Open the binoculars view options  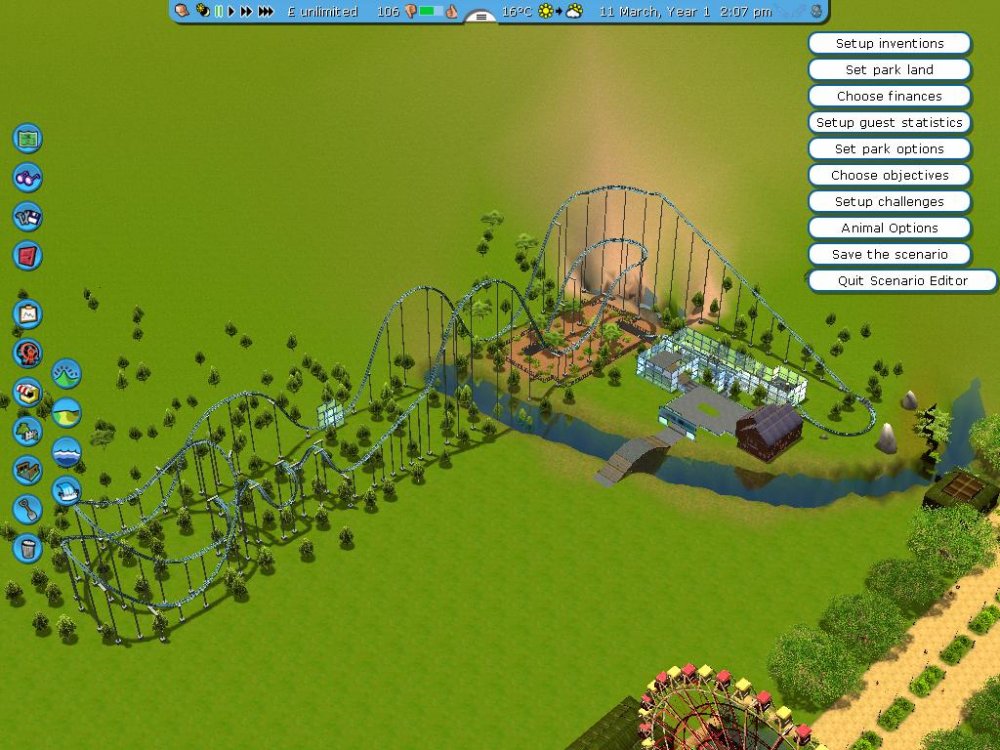coord(27,177)
